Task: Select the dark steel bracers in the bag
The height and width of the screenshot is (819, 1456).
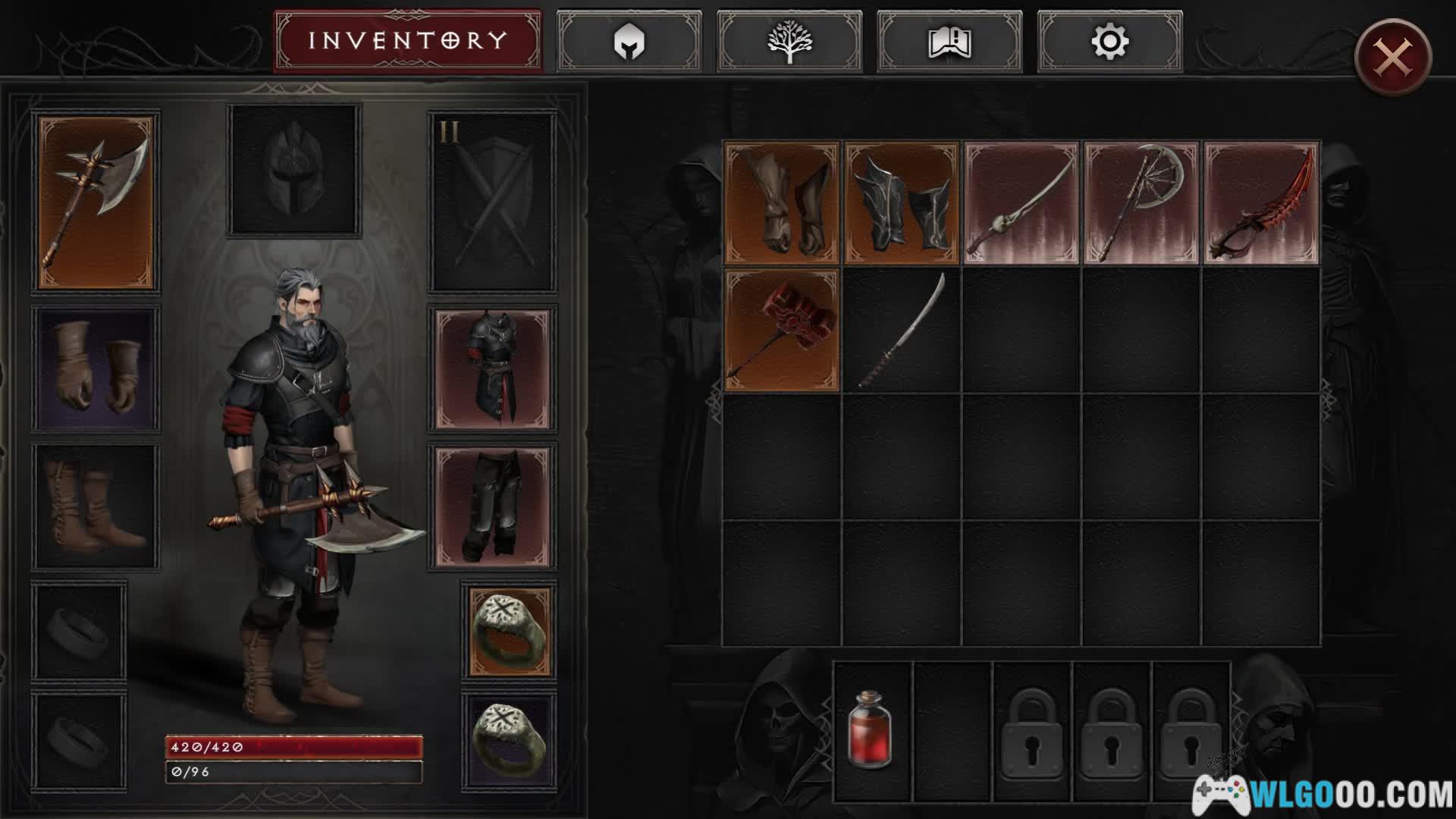Action: pyautogui.click(x=902, y=202)
